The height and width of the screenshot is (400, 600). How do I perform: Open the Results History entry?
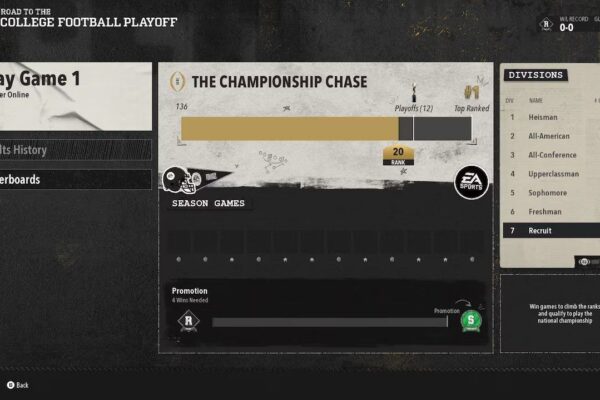point(75,150)
